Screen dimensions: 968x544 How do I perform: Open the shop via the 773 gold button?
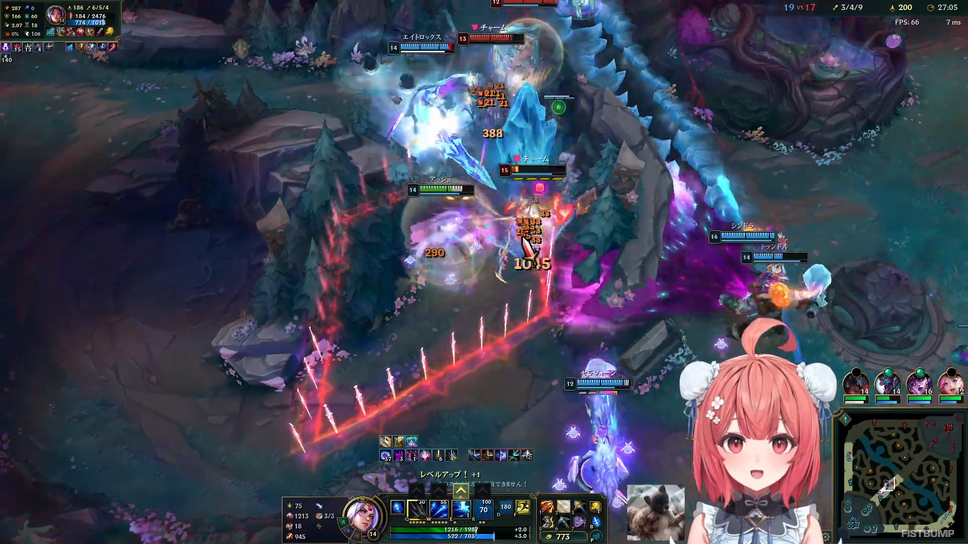560,537
